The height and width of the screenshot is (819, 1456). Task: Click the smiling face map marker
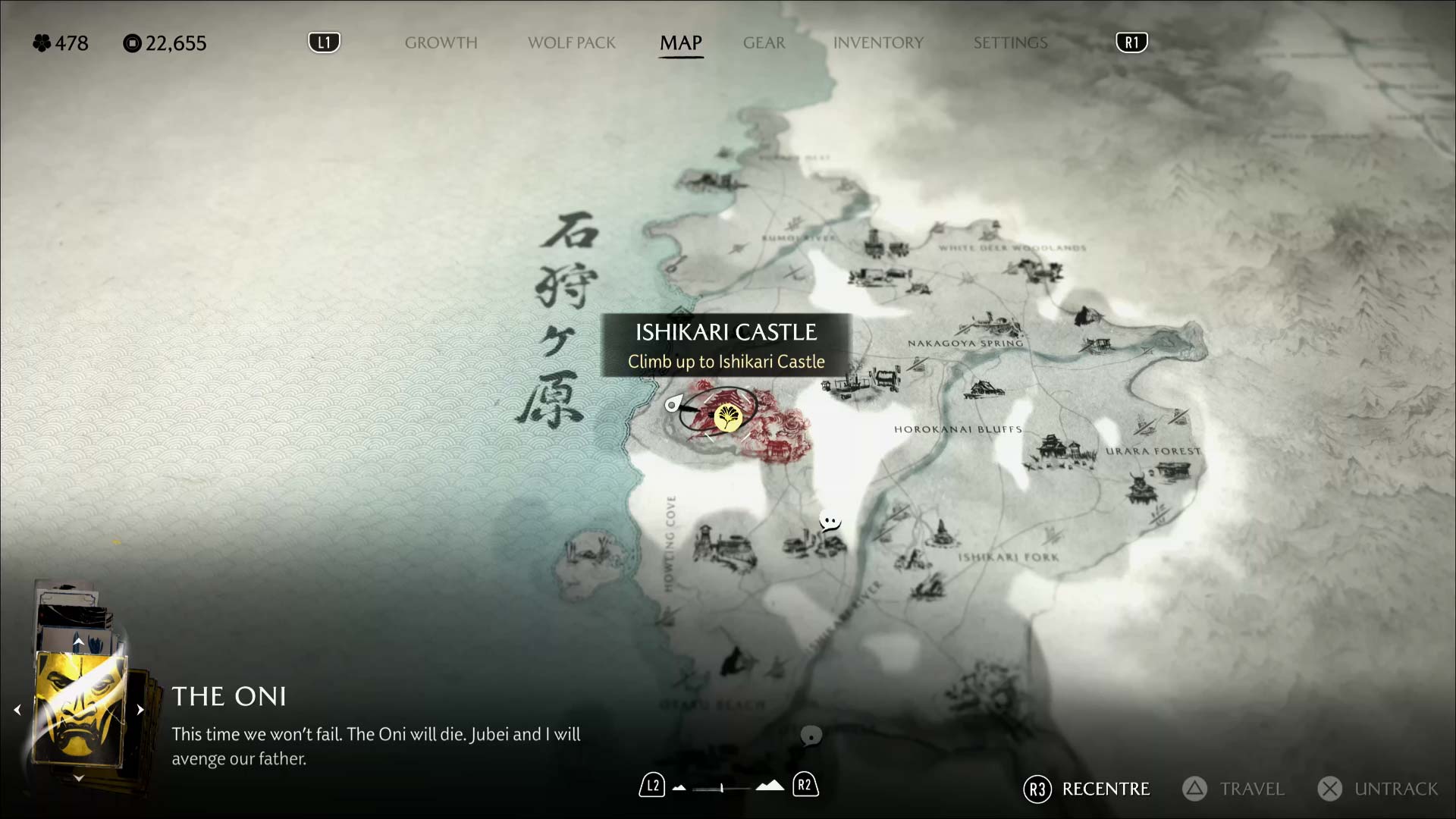click(x=830, y=522)
